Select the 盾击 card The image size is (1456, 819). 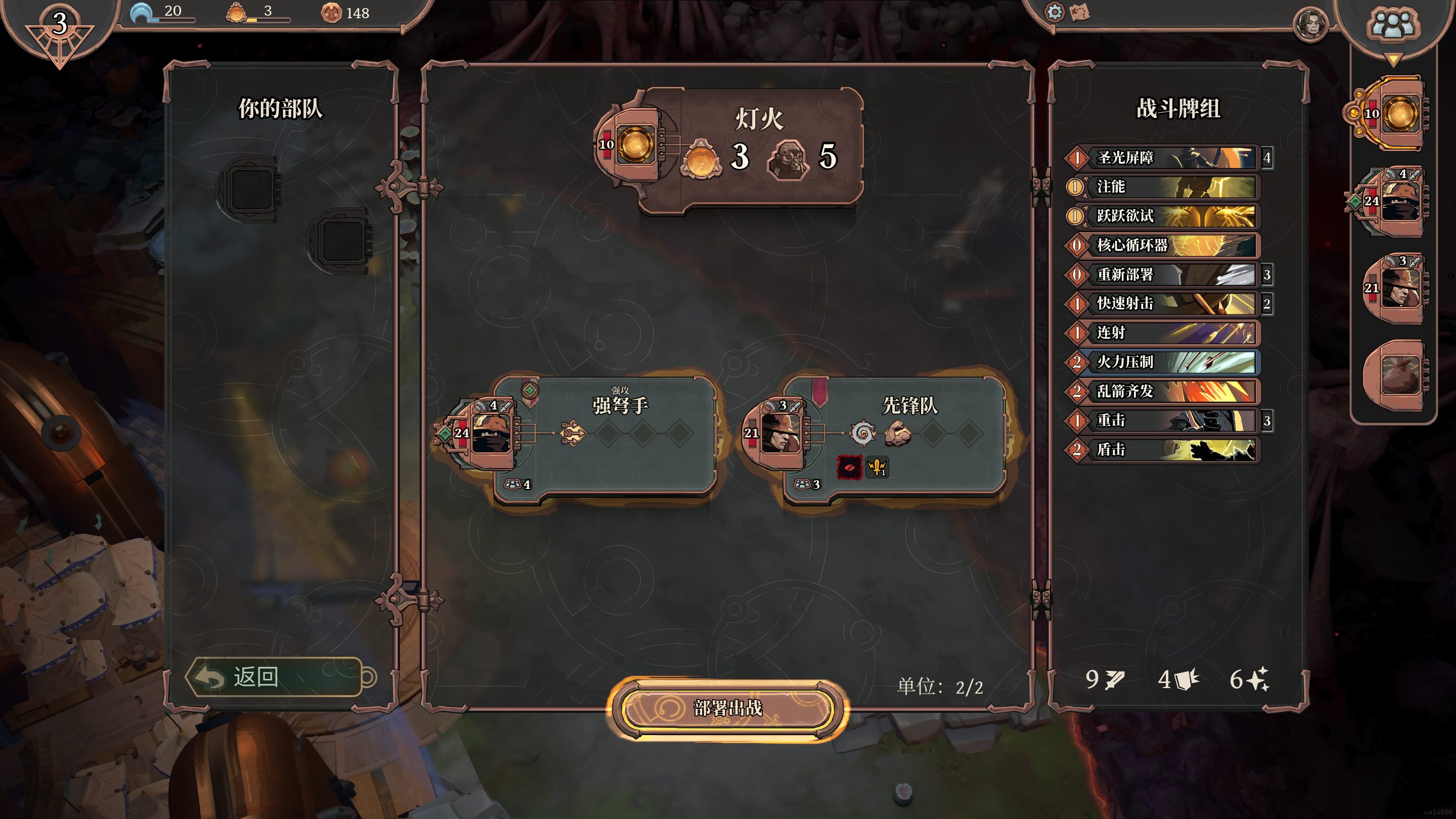[1164, 450]
